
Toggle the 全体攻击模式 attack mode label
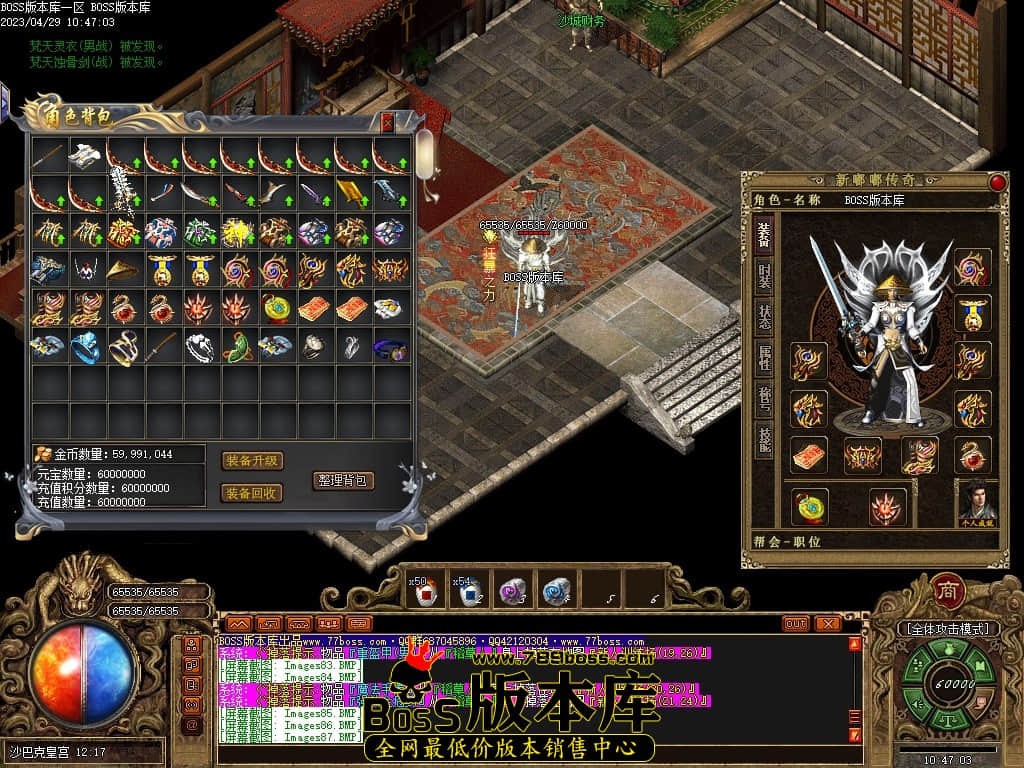click(948, 629)
